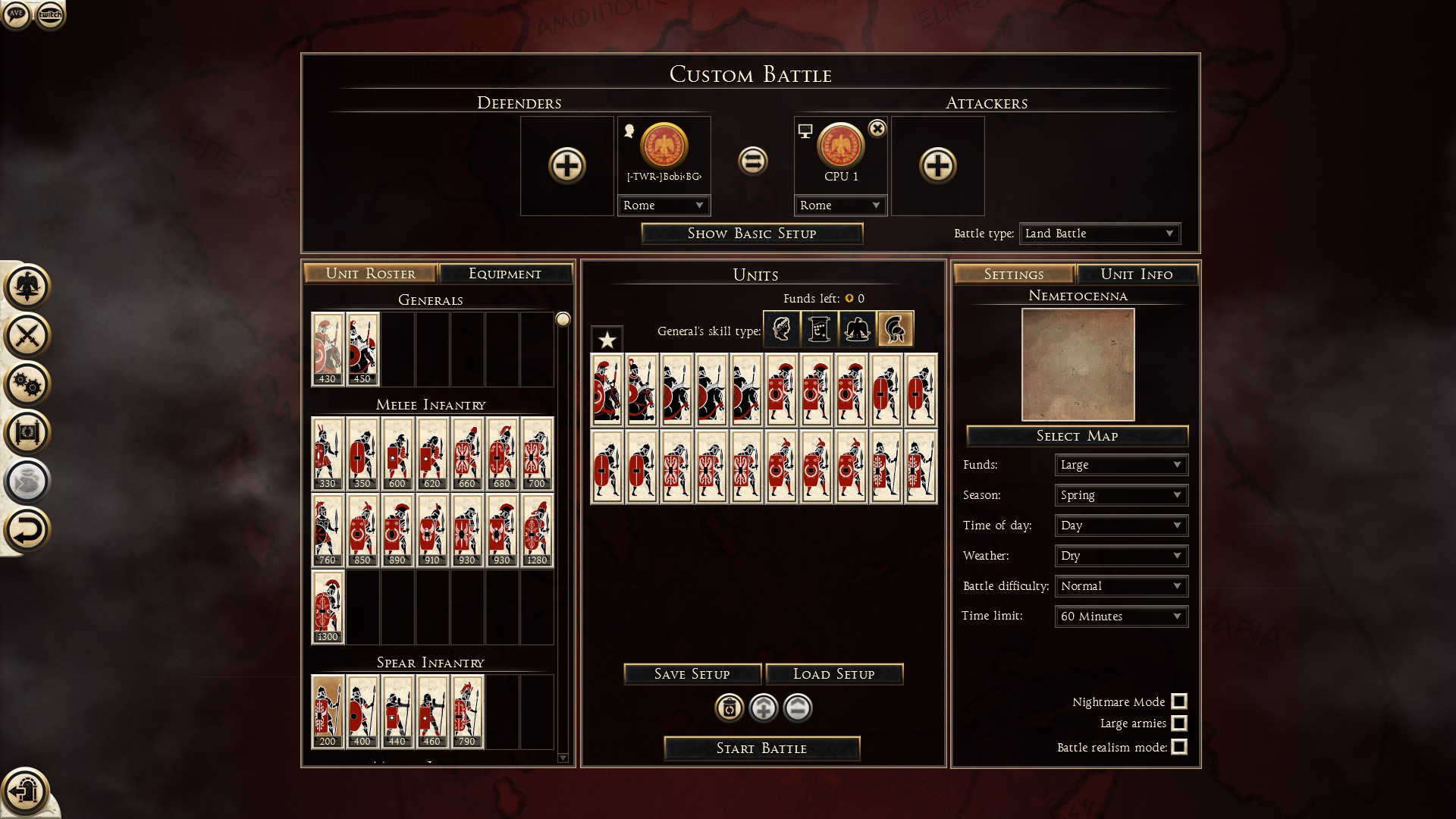Click Show Basic Setup button
1456x819 pixels.
(752, 234)
